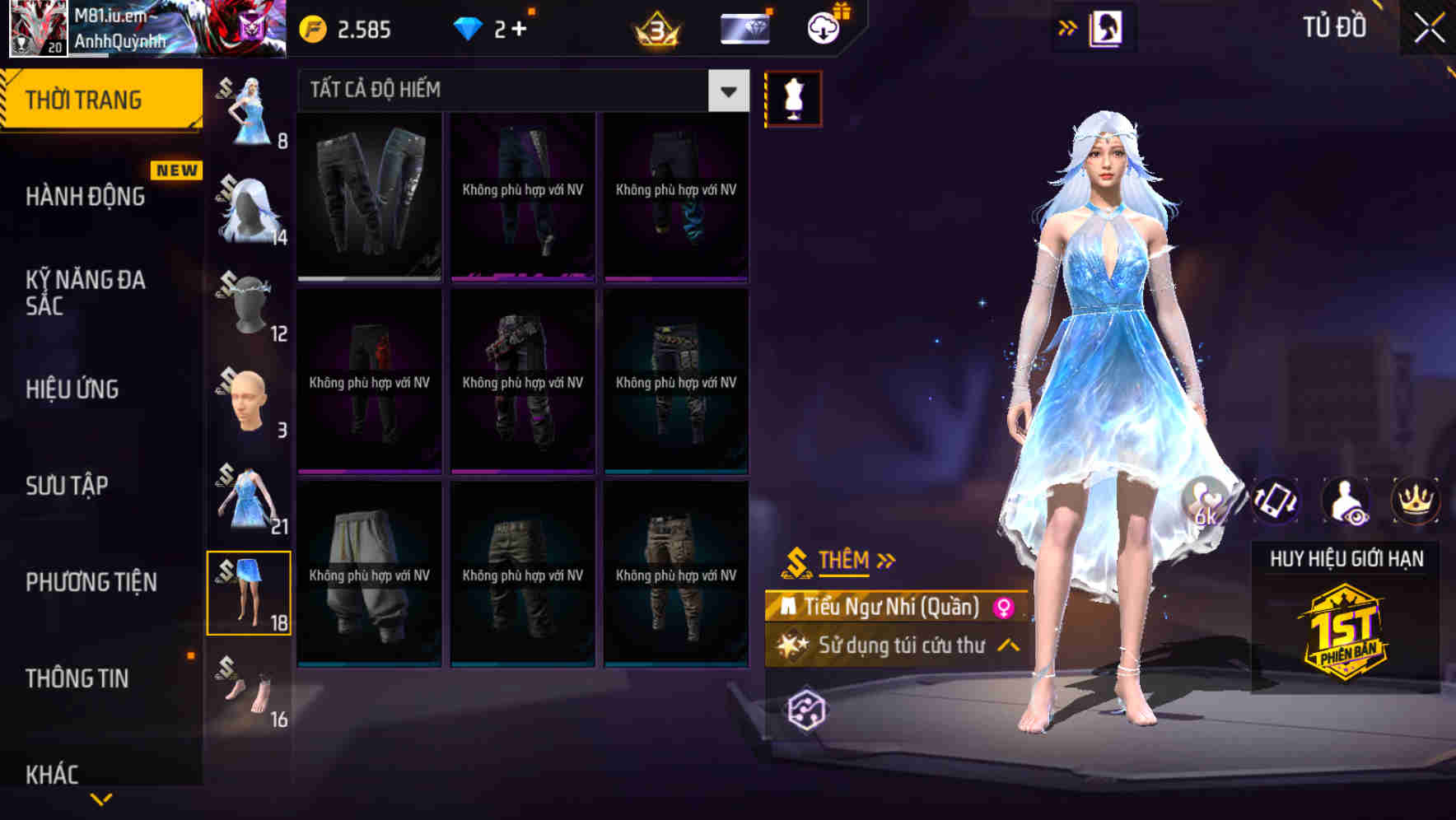Image resolution: width=1456 pixels, height=820 pixels.
Task: Click the diamond membership card icon
Action: tap(744, 27)
